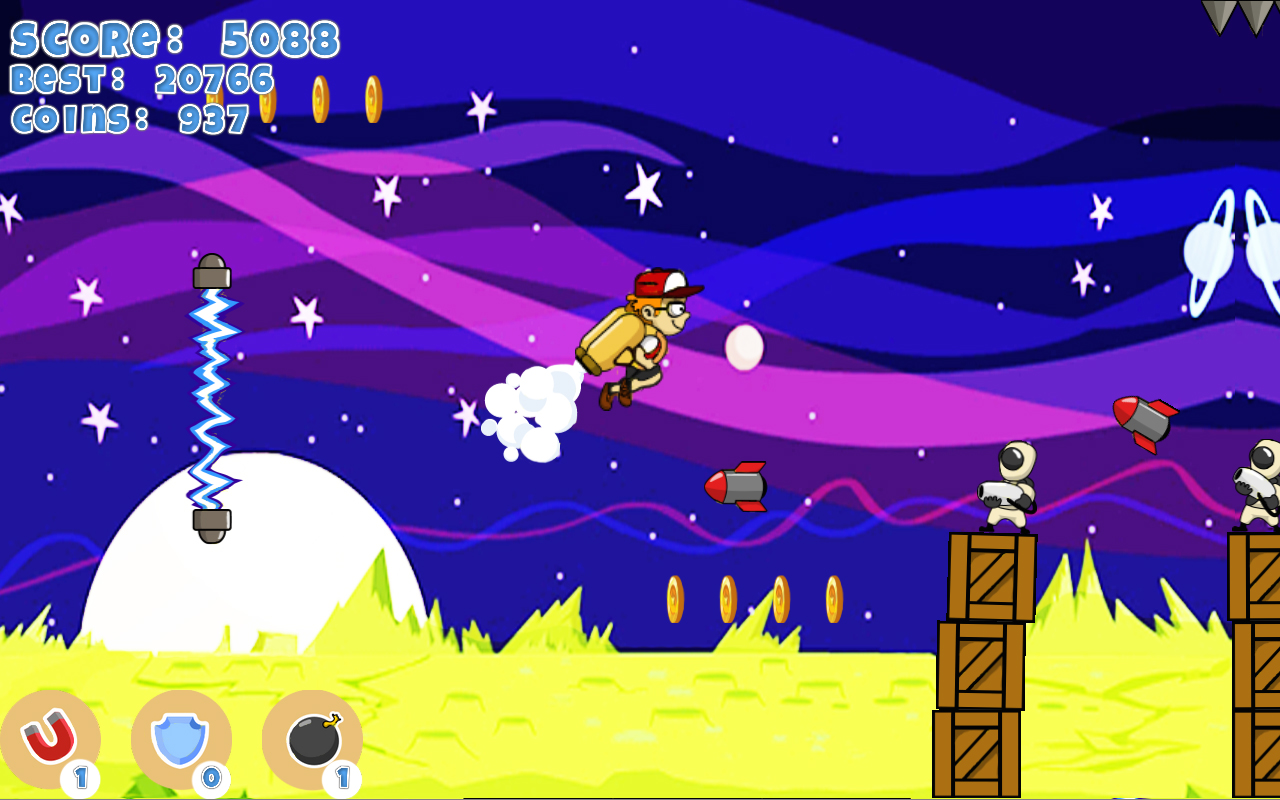1280x800 pixels.
Task: Click the gray rocket missile mid-screen
Action: tap(735, 487)
